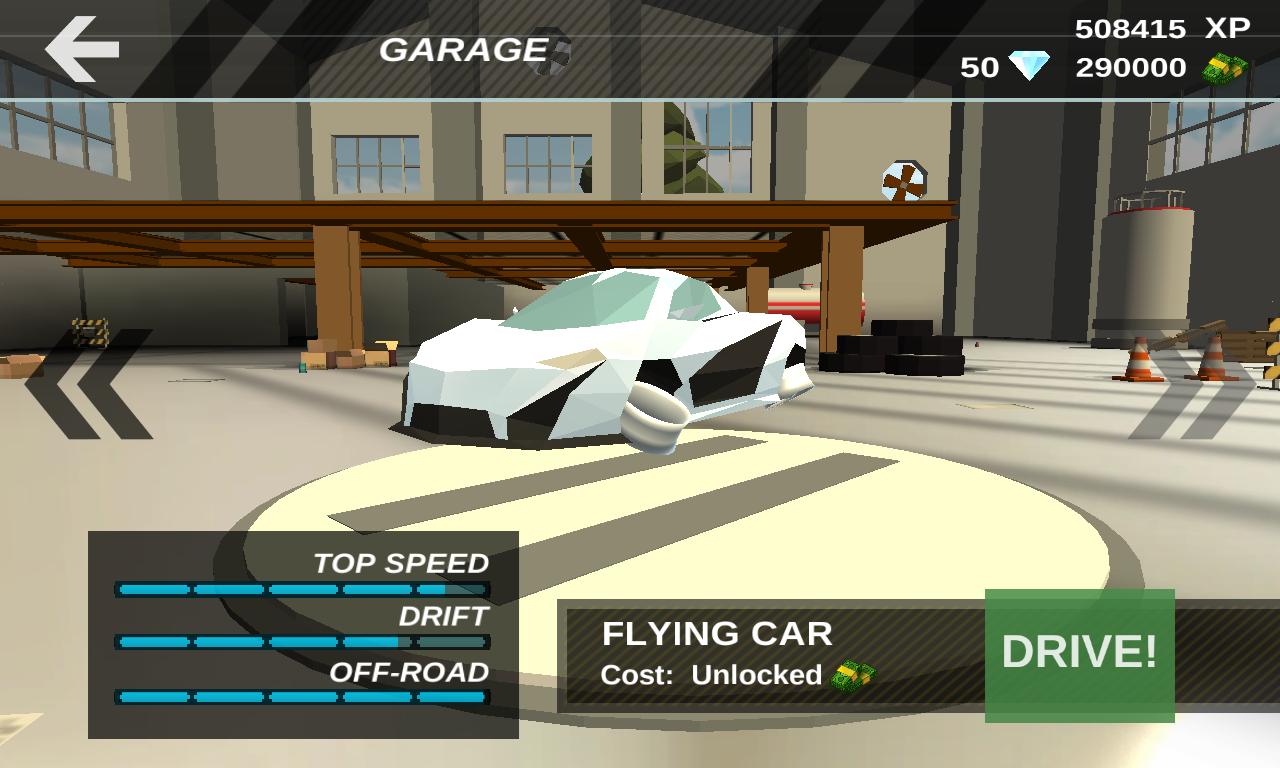The image size is (1280, 768).
Task: Click the FLYING CAR name text
Action: 715,634
